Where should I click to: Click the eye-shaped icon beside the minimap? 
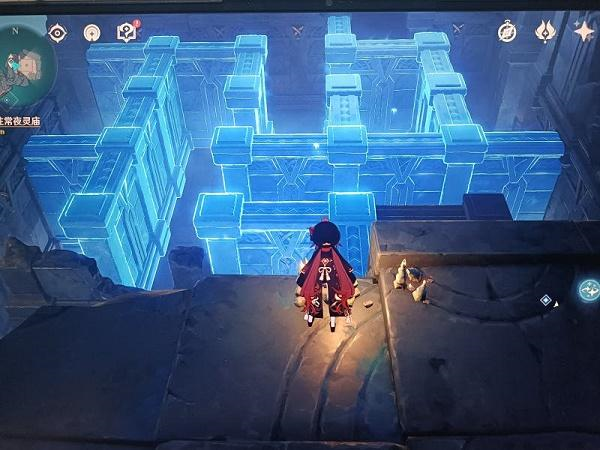pos(58,33)
